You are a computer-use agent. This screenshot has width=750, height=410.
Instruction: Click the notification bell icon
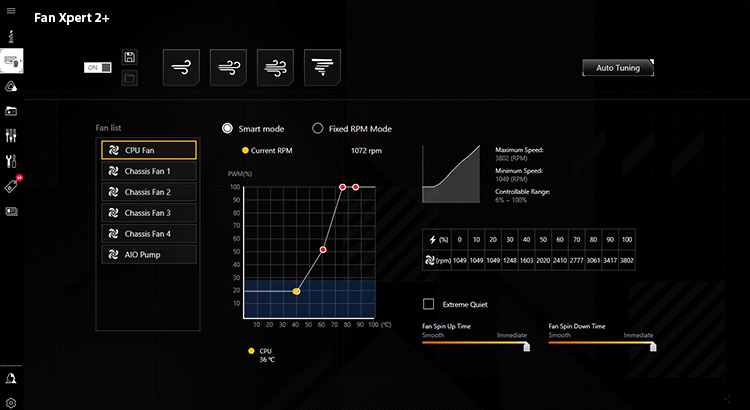tap(11, 378)
